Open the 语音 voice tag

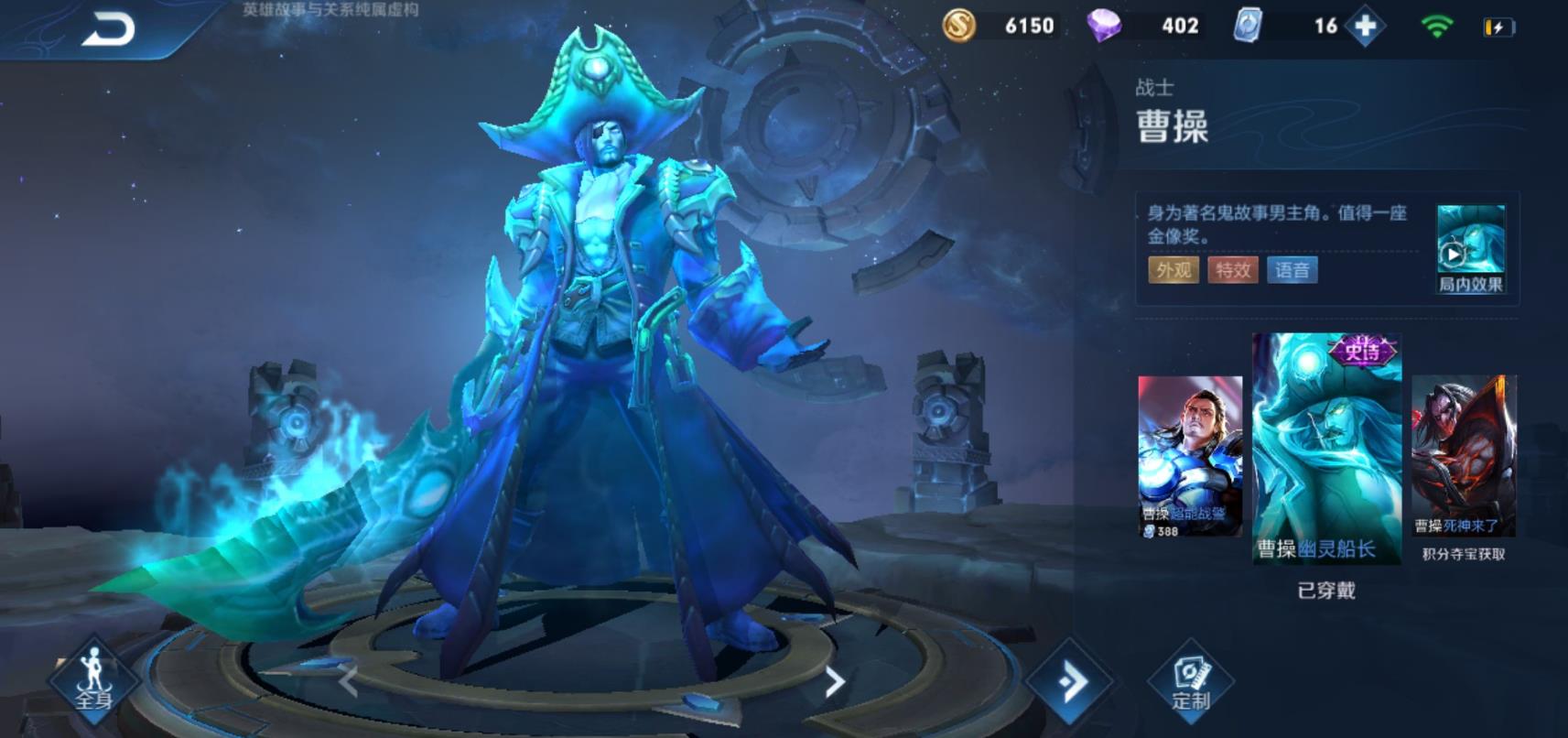coord(1292,270)
